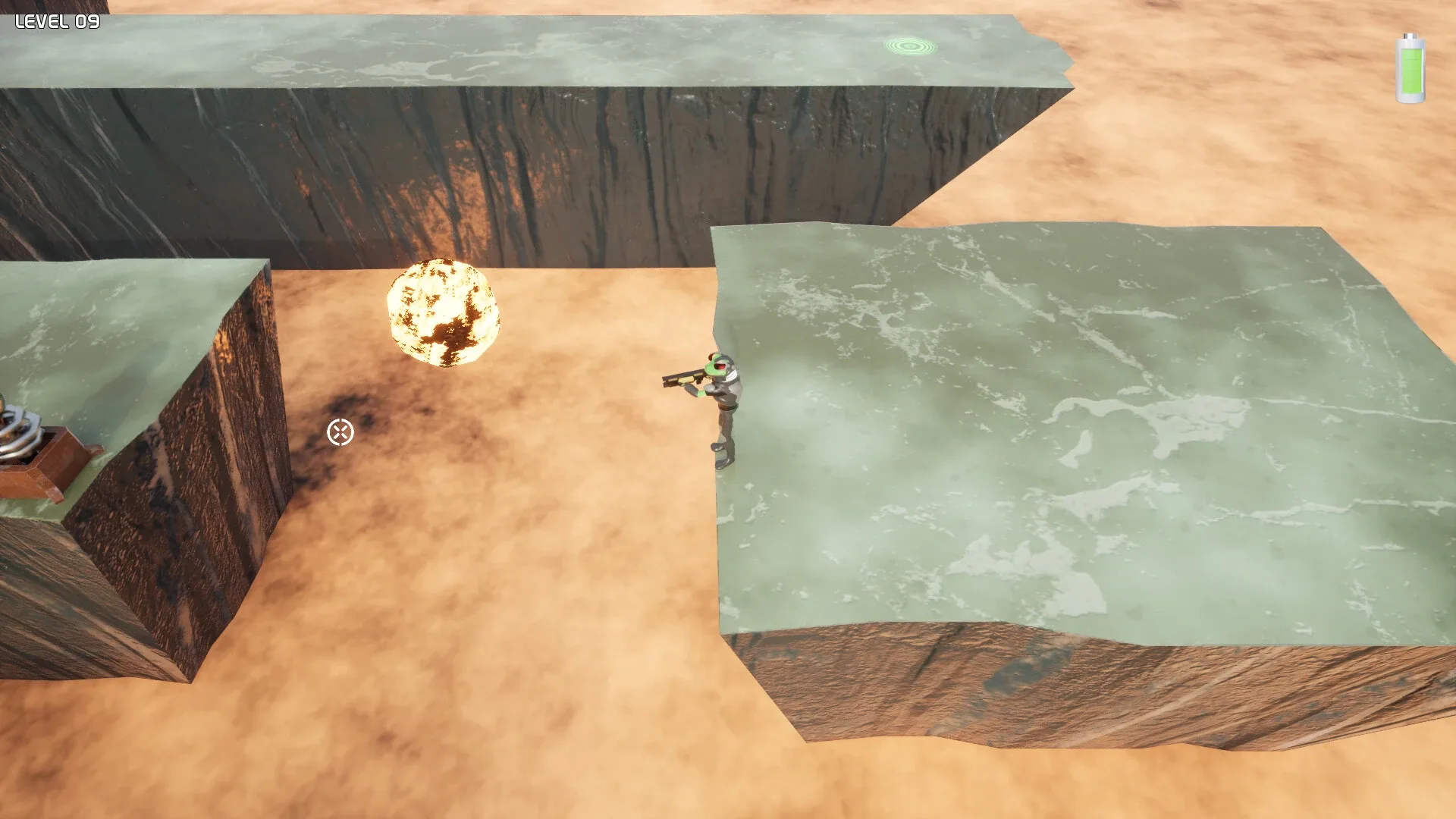Viewport: 1456px width, 819px height.
Task: Click the character's green helmet
Action: coord(715,362)
